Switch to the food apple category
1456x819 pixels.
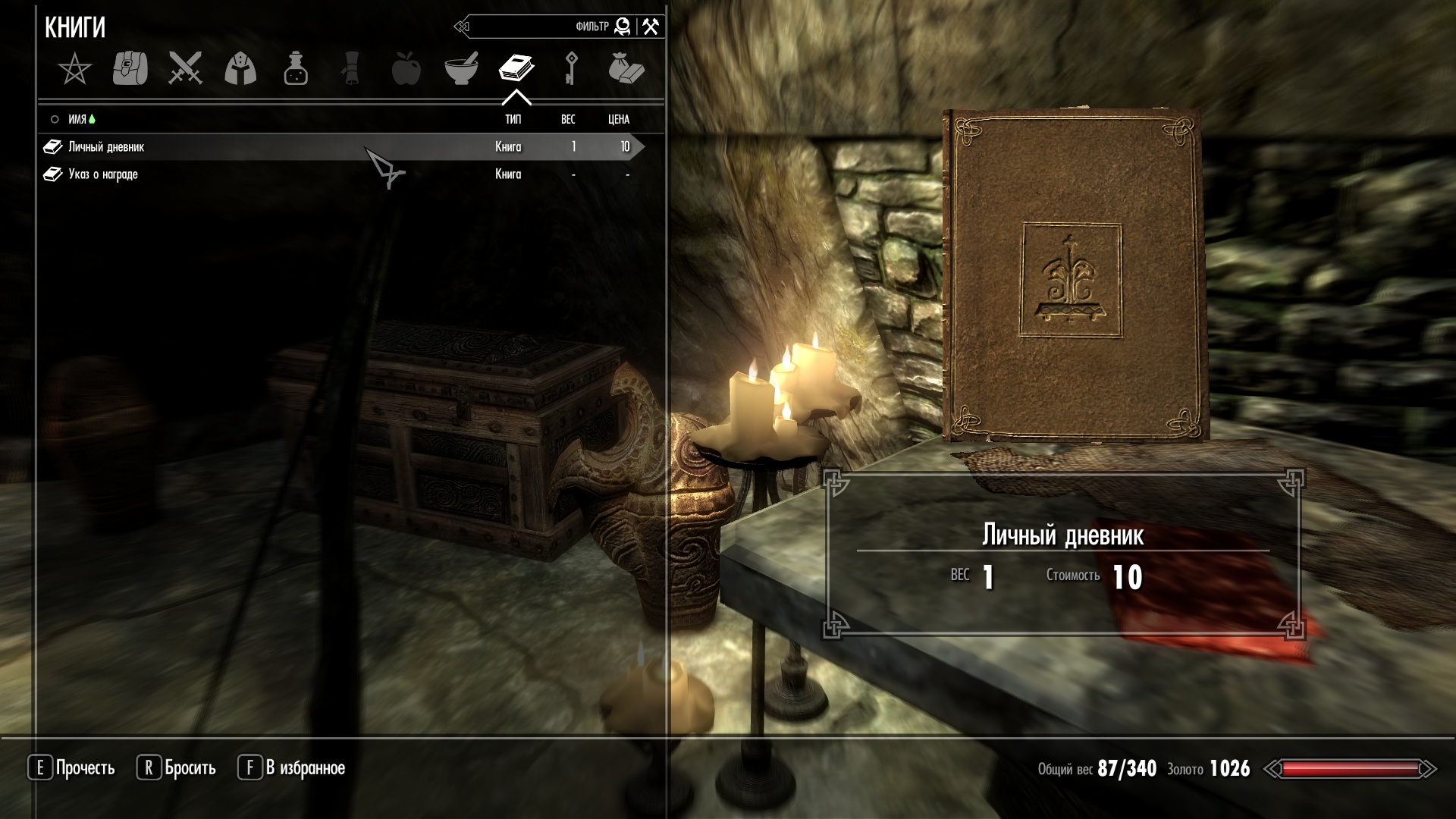[x=406, y=69]
